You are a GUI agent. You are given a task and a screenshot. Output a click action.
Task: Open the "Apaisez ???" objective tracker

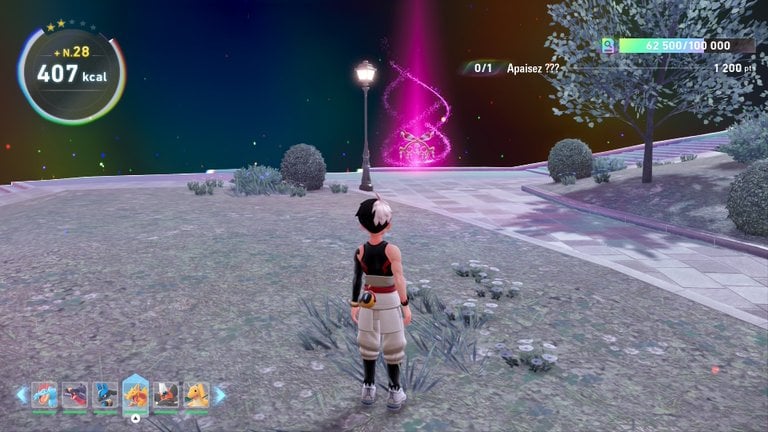tap(530, 69)
